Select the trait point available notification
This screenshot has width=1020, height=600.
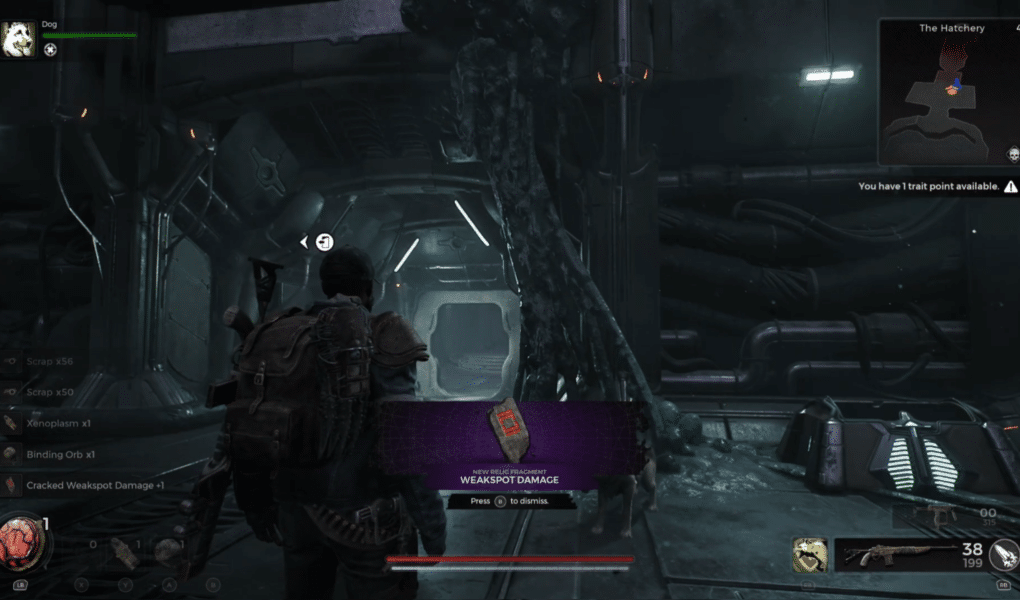pyautogui.click(x=936, y=187)
